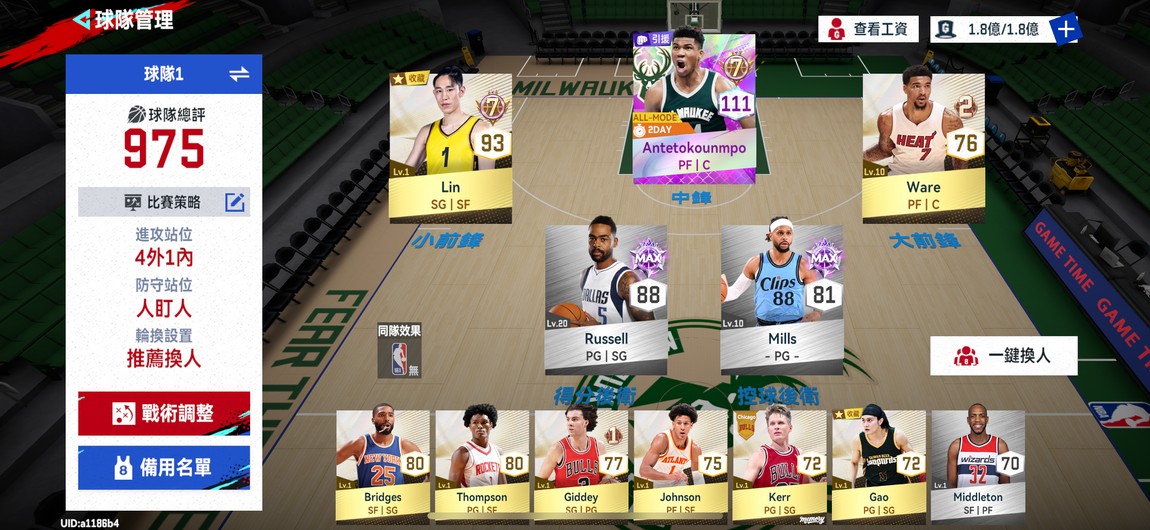This screenshot has height=530, width=1150.
Task: Use the 一鍵換人 quick substitution button
Action: pyautogui.click(x=1004, y=355)
